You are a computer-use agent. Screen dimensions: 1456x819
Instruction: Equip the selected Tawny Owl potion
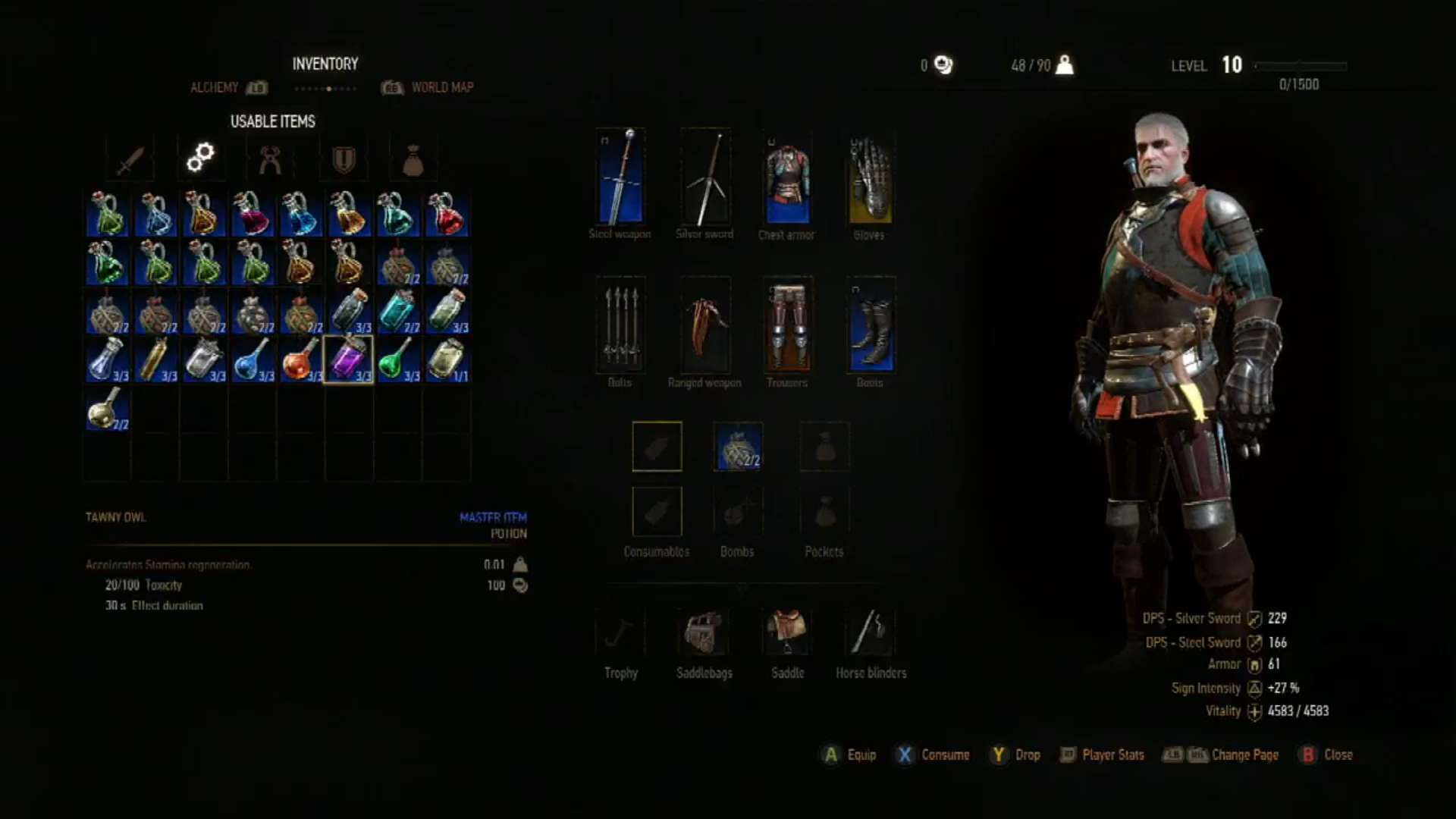(x=847, y=755)
